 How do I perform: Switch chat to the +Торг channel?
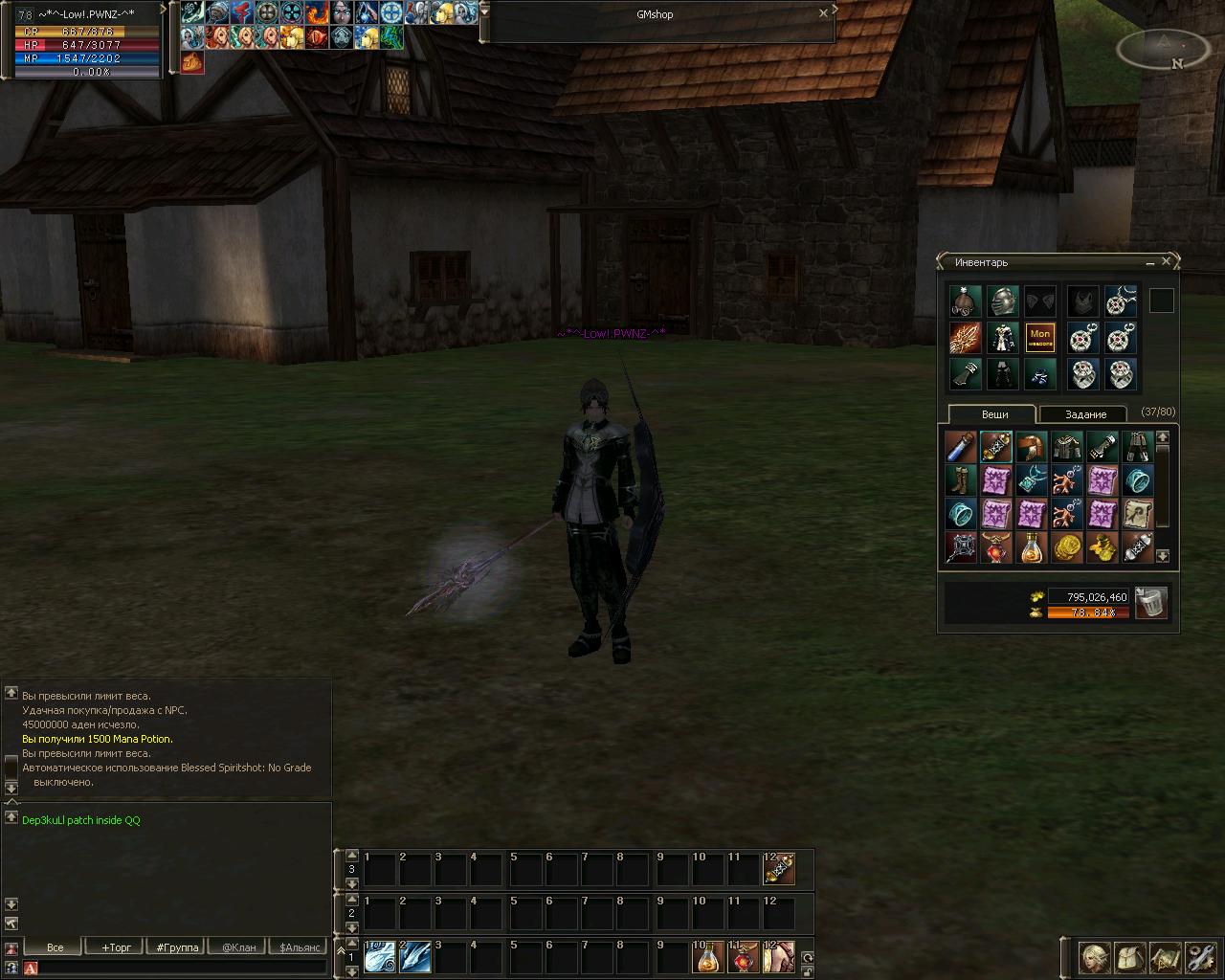[116, 947]
